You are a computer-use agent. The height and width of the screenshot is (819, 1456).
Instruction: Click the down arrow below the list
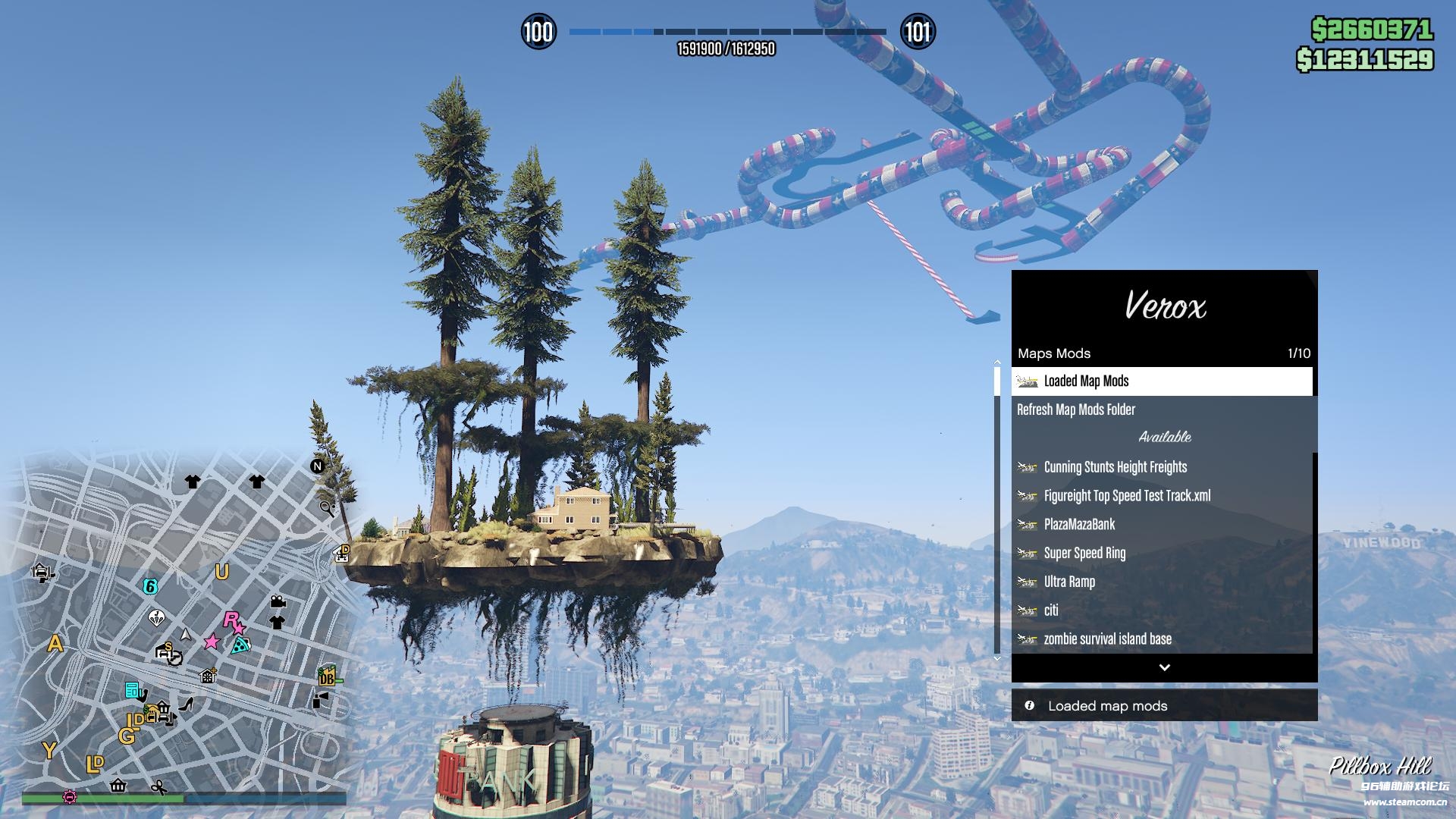pos(1164,667)
